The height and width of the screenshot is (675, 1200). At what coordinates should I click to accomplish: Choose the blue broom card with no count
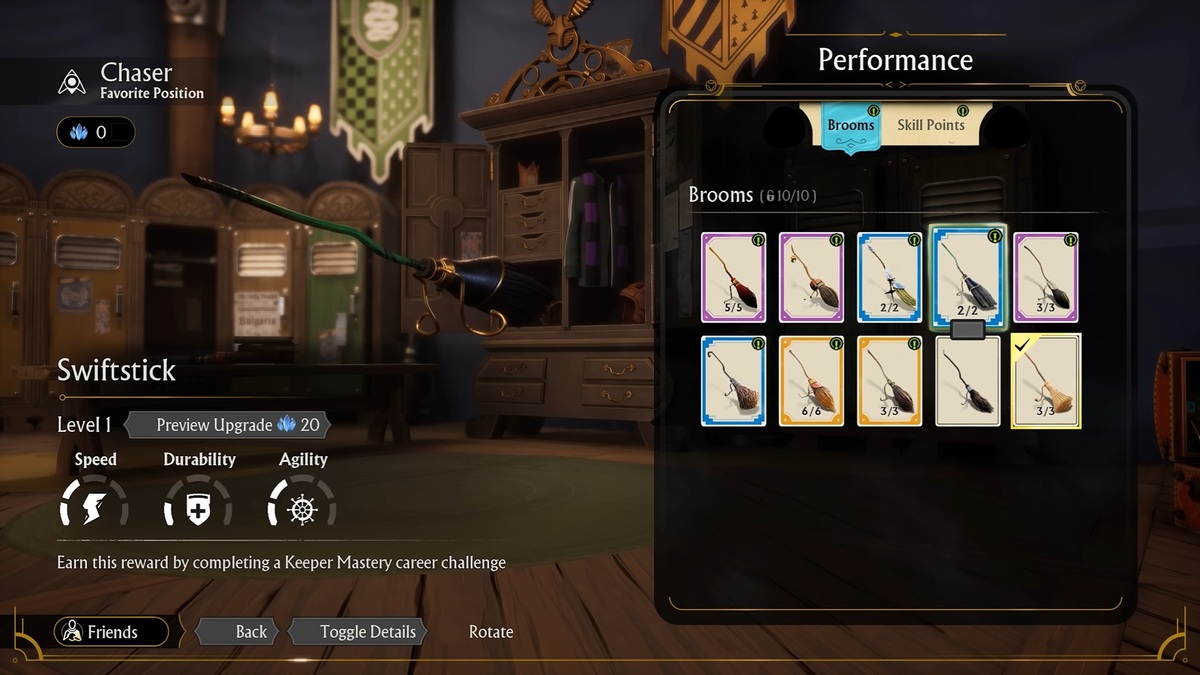tap(733, 381)
